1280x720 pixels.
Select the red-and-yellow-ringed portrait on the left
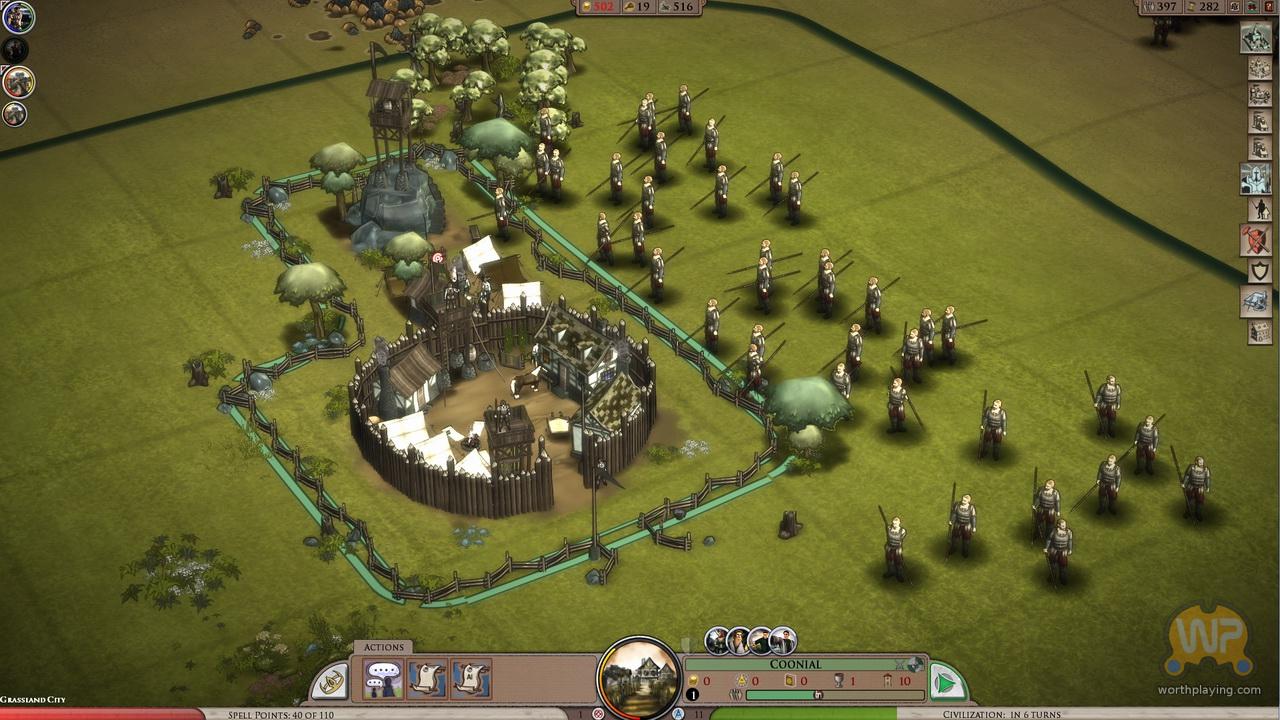point(17,82)
